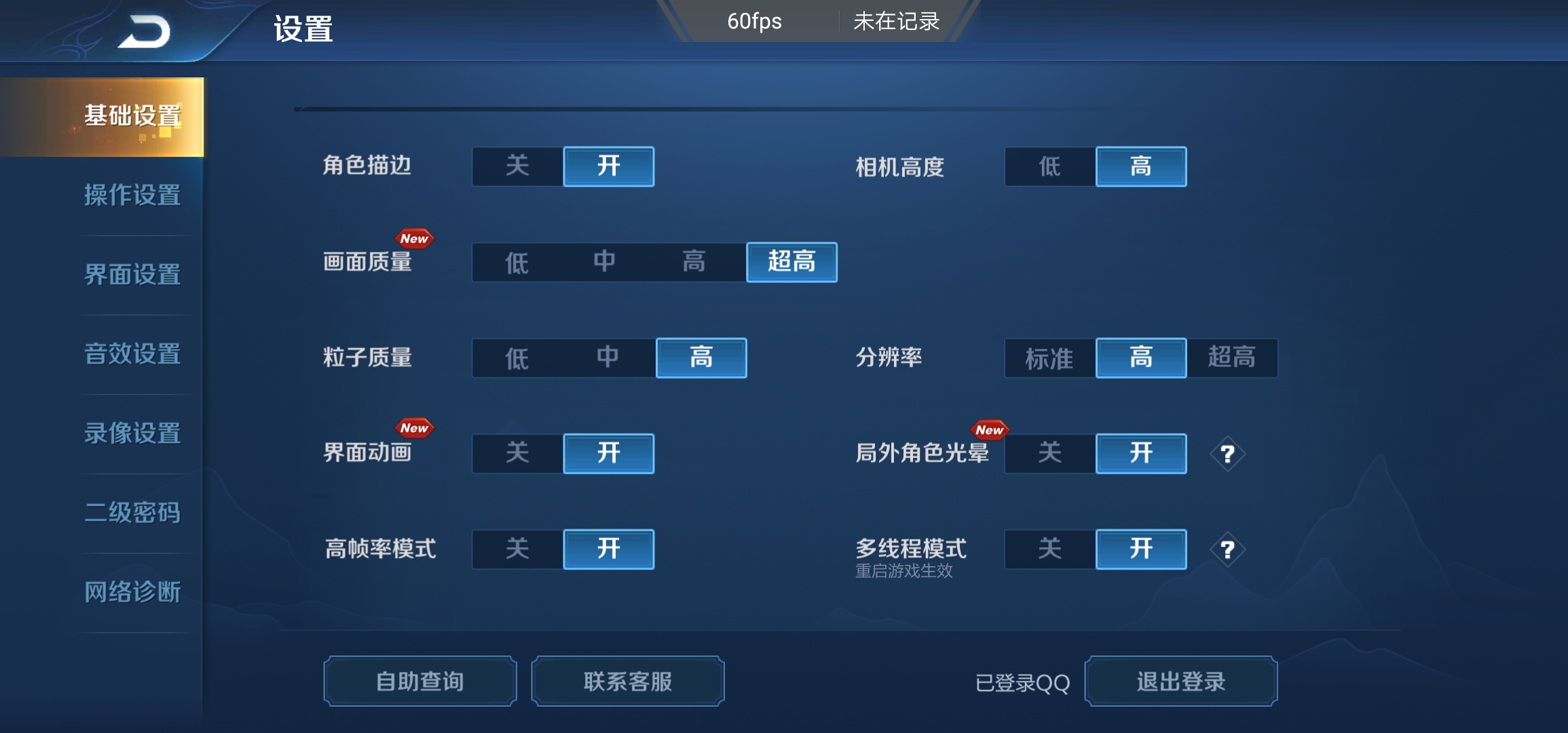Open the 局外角色光晕 help question mark
The image size is (1568, 733).
click(x=1227, y=453)
